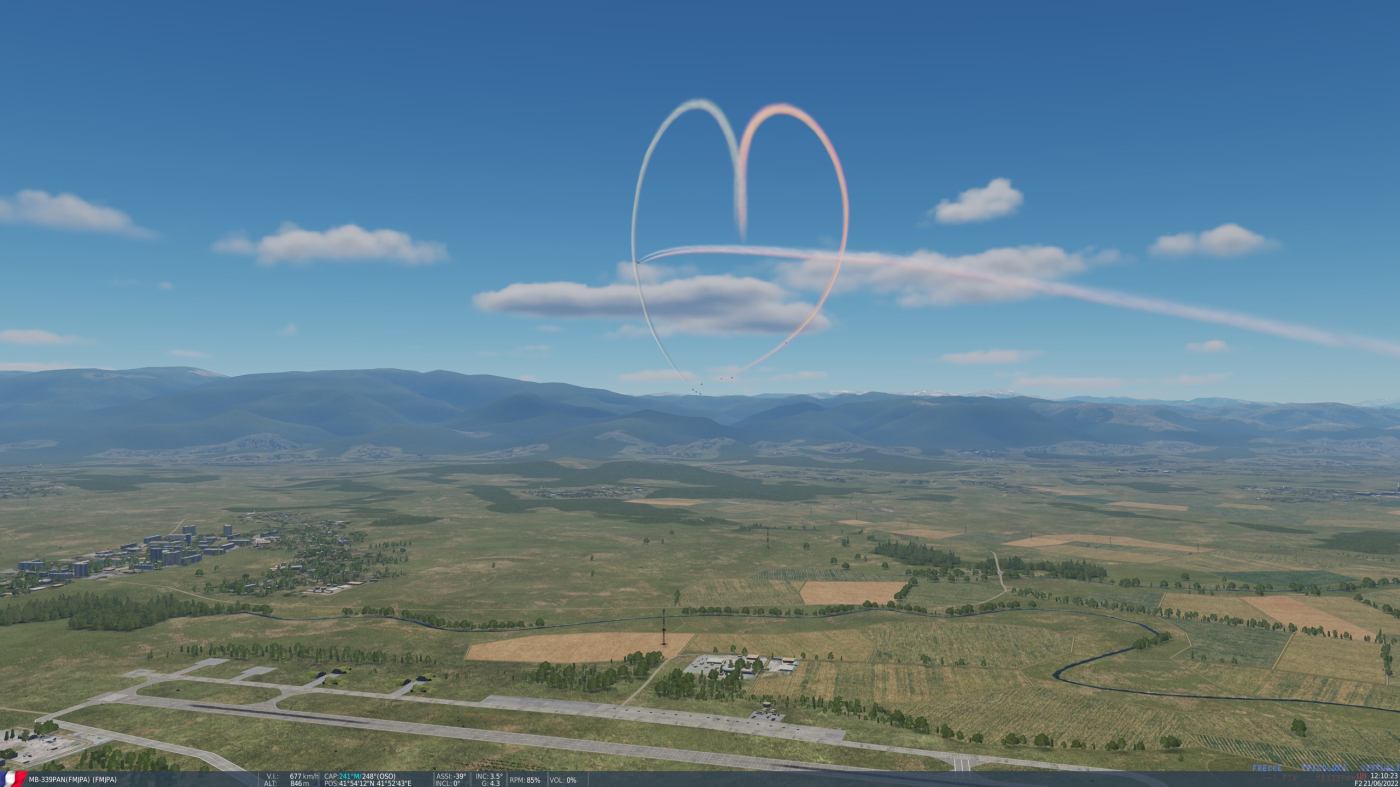Click the French flag squadron icon
Screen dimensions: 1400x787
coord(10,779)
